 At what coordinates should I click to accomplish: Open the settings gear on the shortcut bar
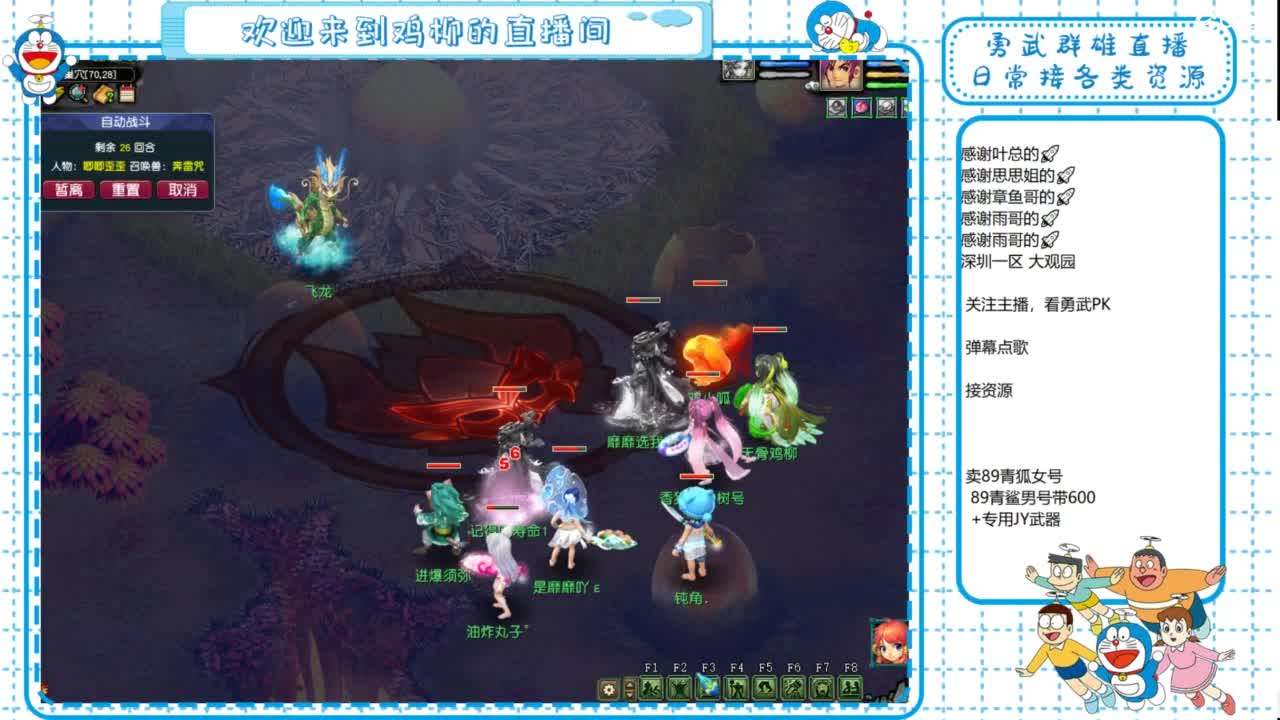pos(608,690)
